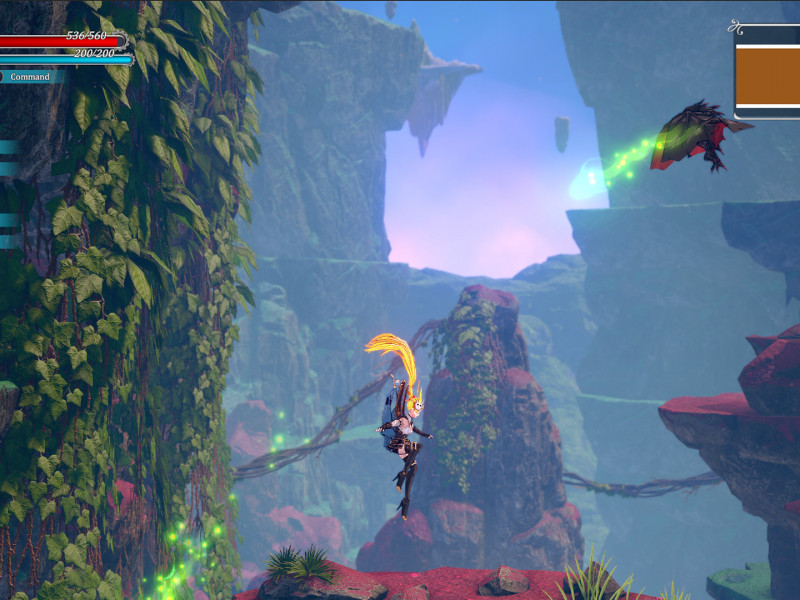Click the brown minimap panel
This screenshot has width=800, height=600.
click(768, 75)
